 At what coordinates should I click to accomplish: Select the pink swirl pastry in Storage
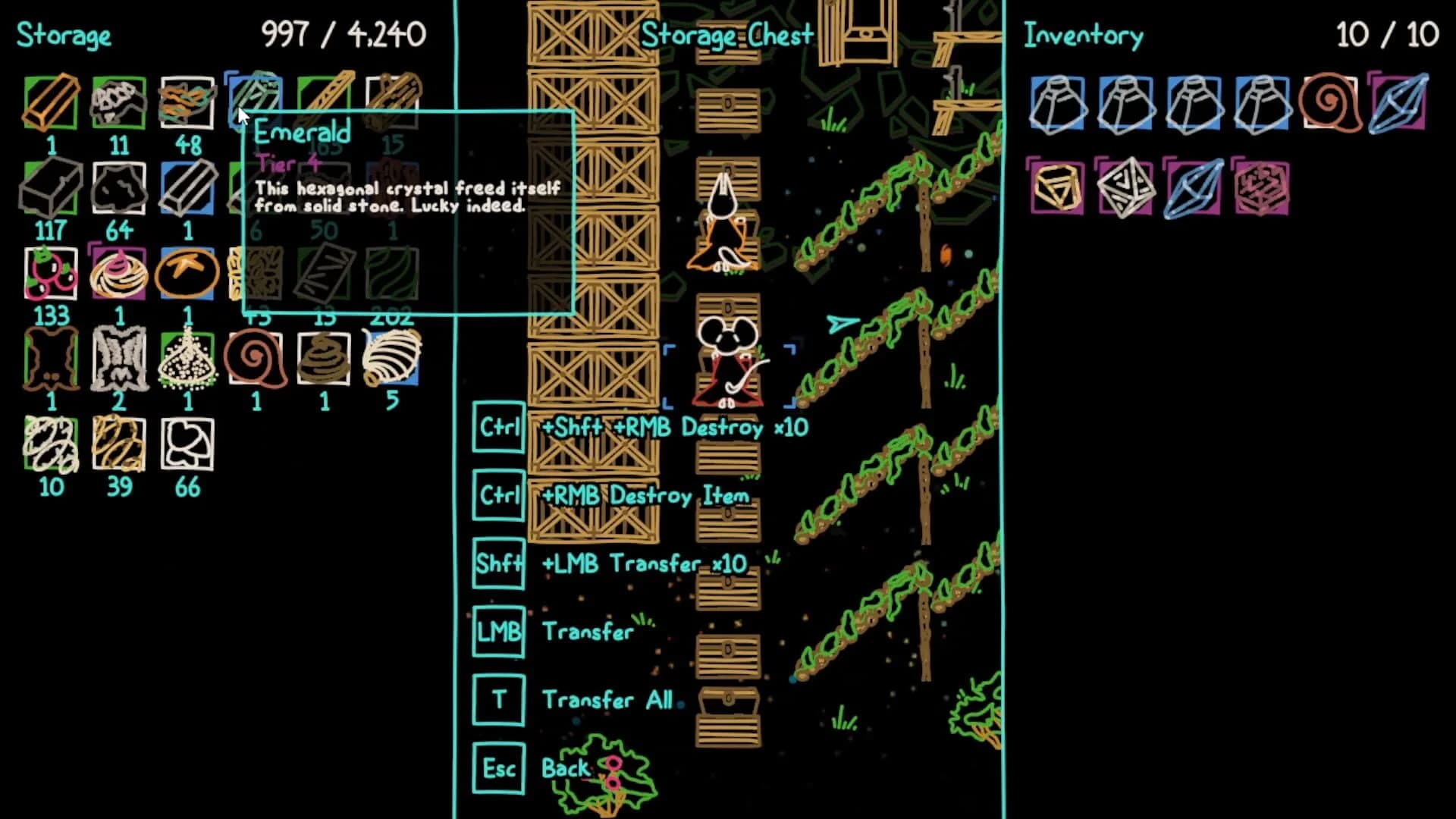118,273
